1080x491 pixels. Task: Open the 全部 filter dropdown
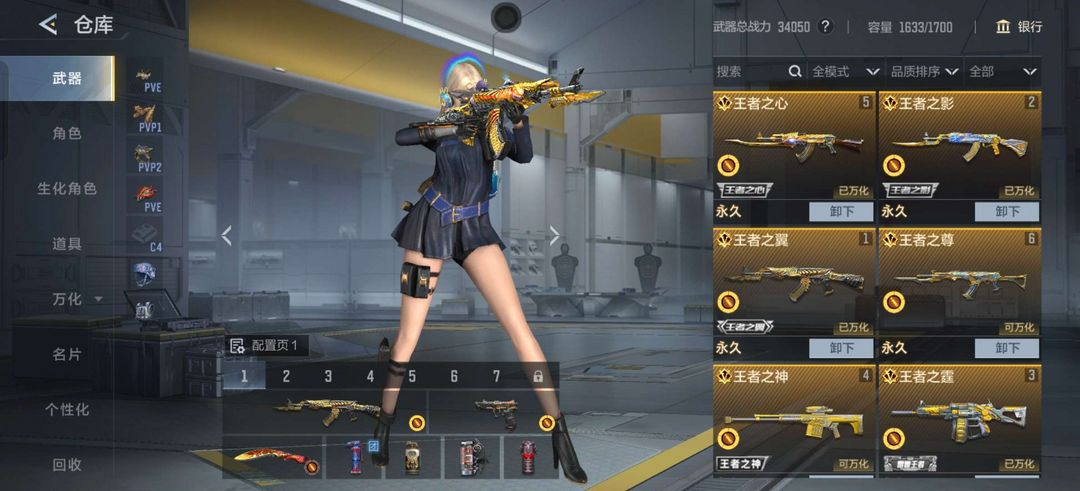pyautogui.click(x=1002, y=72)
